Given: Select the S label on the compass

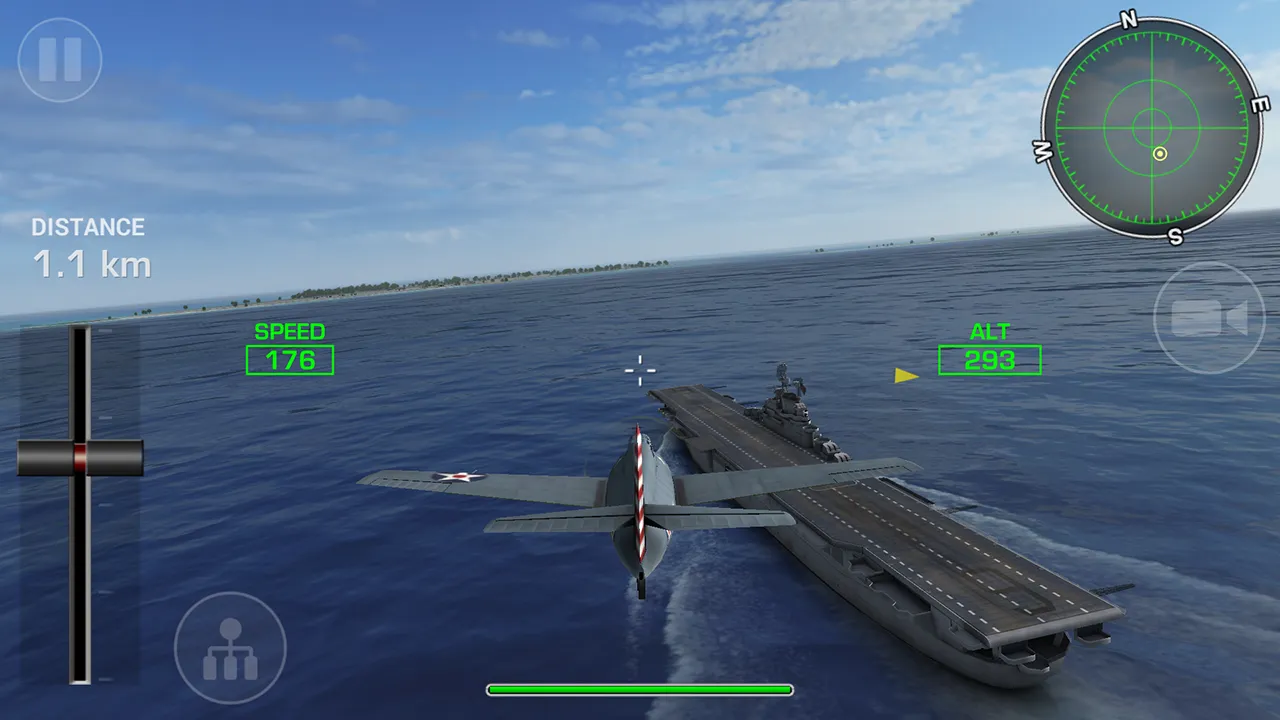Looking at the screenshot, I should pos(1175,237).
